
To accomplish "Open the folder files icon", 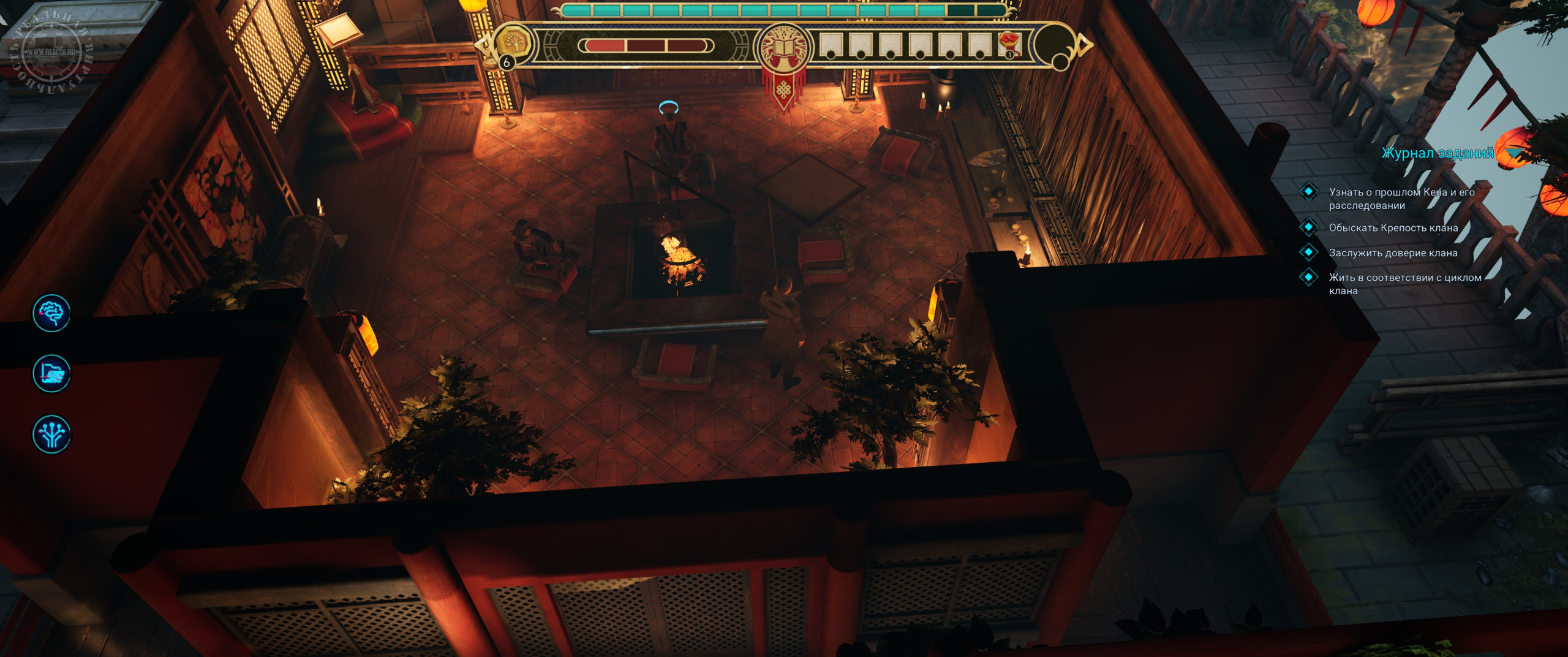I will [51, 373].
